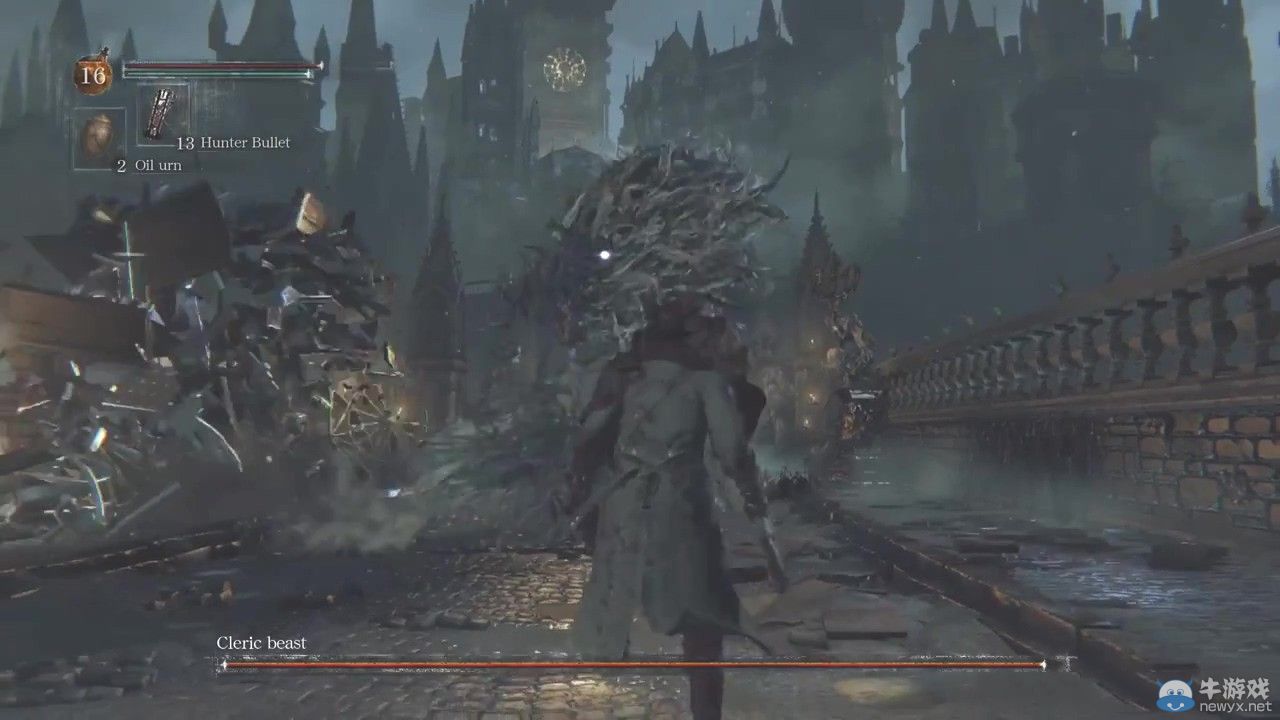Click the Cleric beast name label
1280x720 pixels.
pos(260,643)
